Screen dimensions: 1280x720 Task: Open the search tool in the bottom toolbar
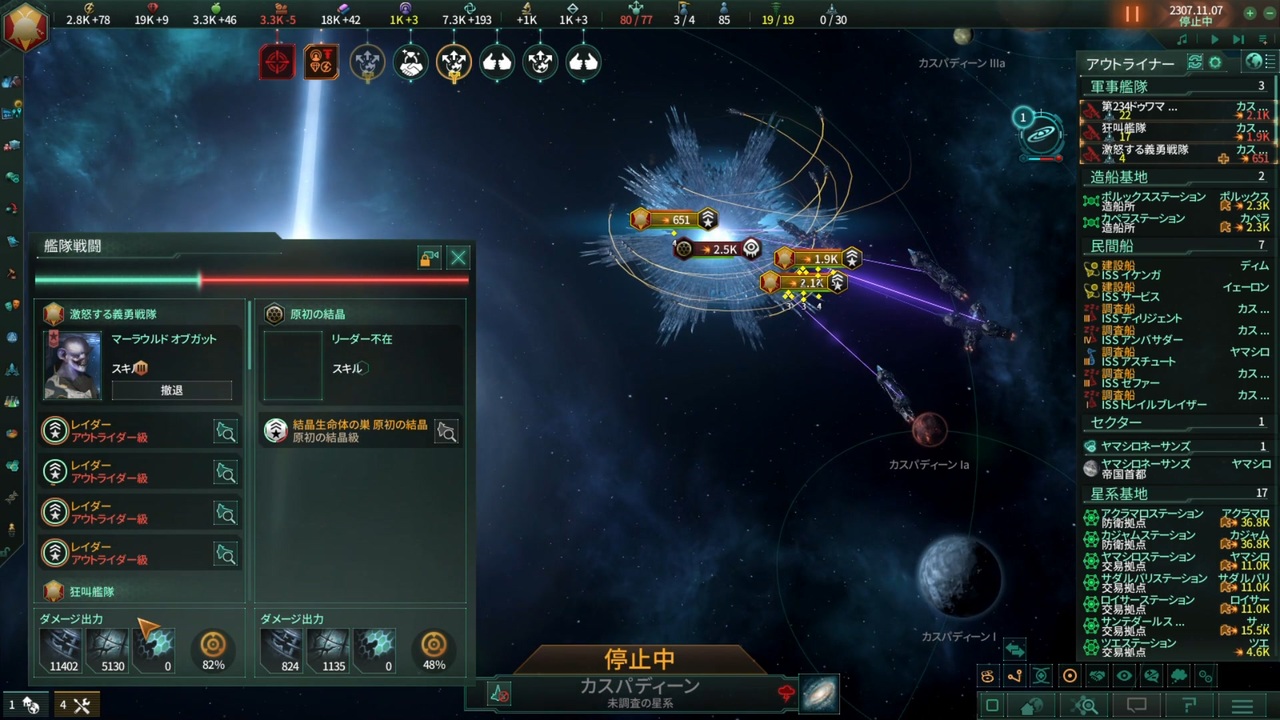1084,706
